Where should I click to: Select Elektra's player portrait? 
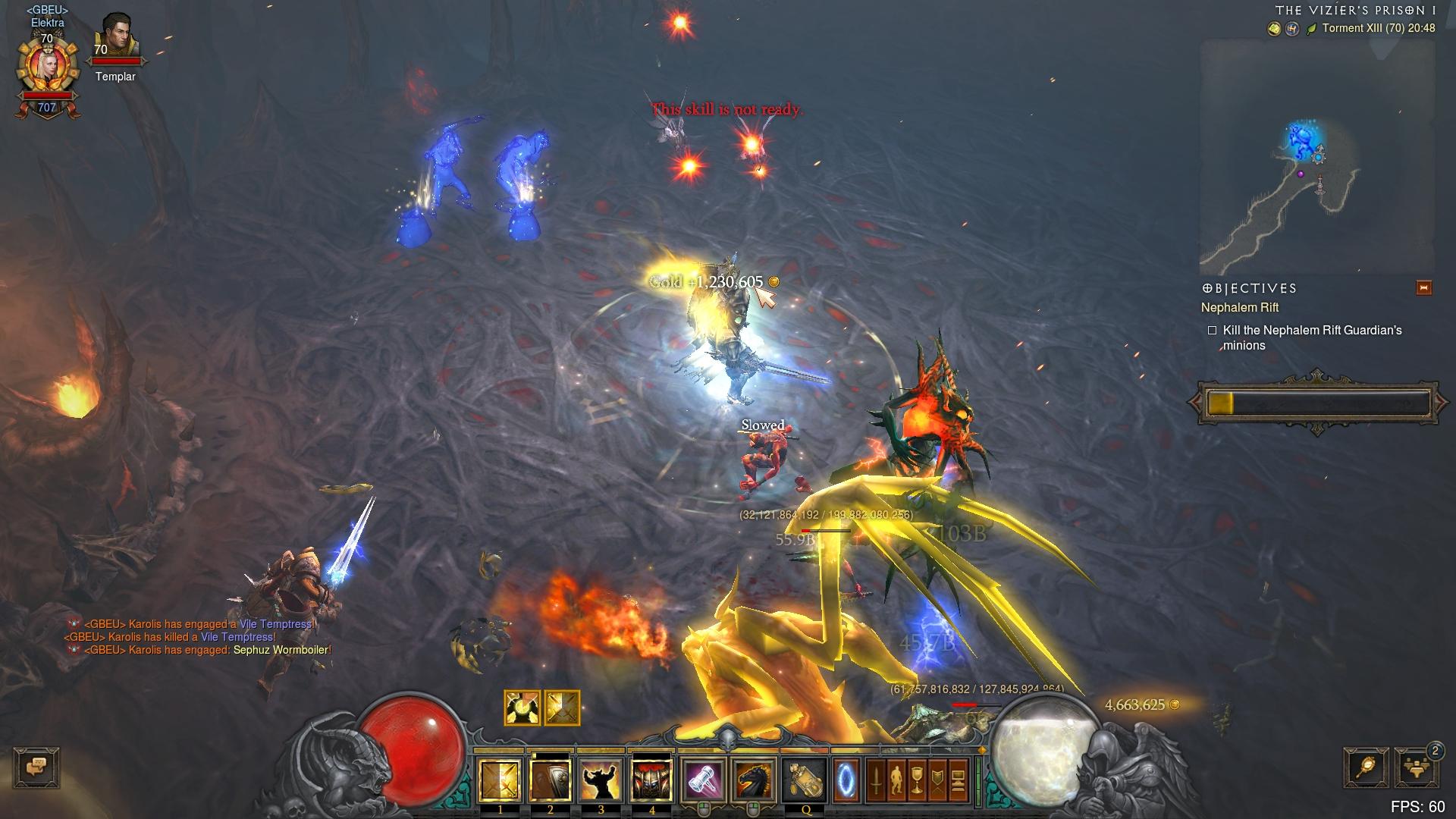[x=47, y=70]
